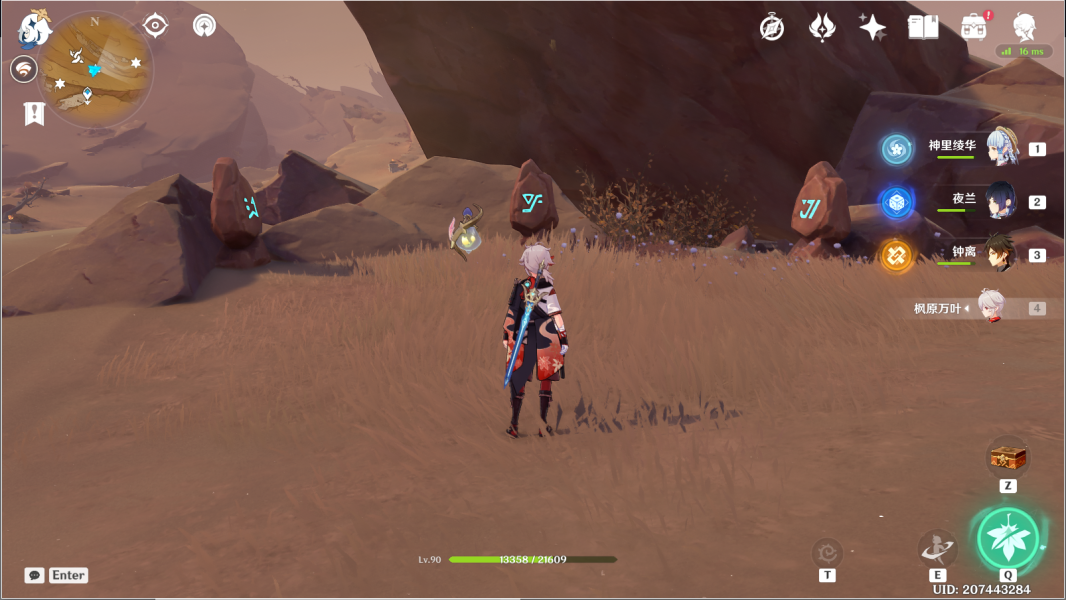Image resolution: width=1066 pixels, height=600 pixels.
Task: Use the treasure chest gadget
Action: point(1008,458)
